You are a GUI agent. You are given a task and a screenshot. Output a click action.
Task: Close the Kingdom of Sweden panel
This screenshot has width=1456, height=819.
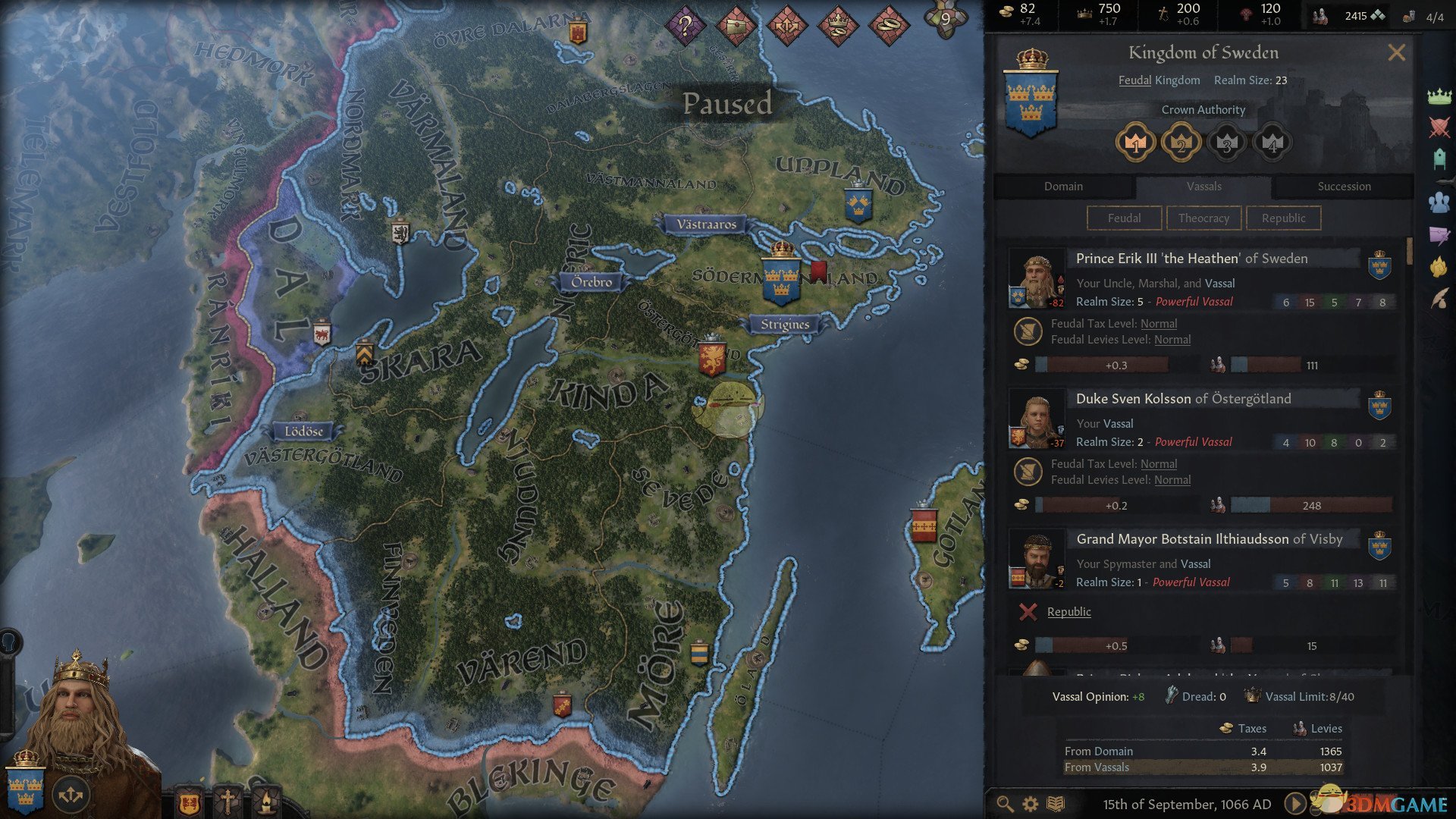coord(1396,53)
